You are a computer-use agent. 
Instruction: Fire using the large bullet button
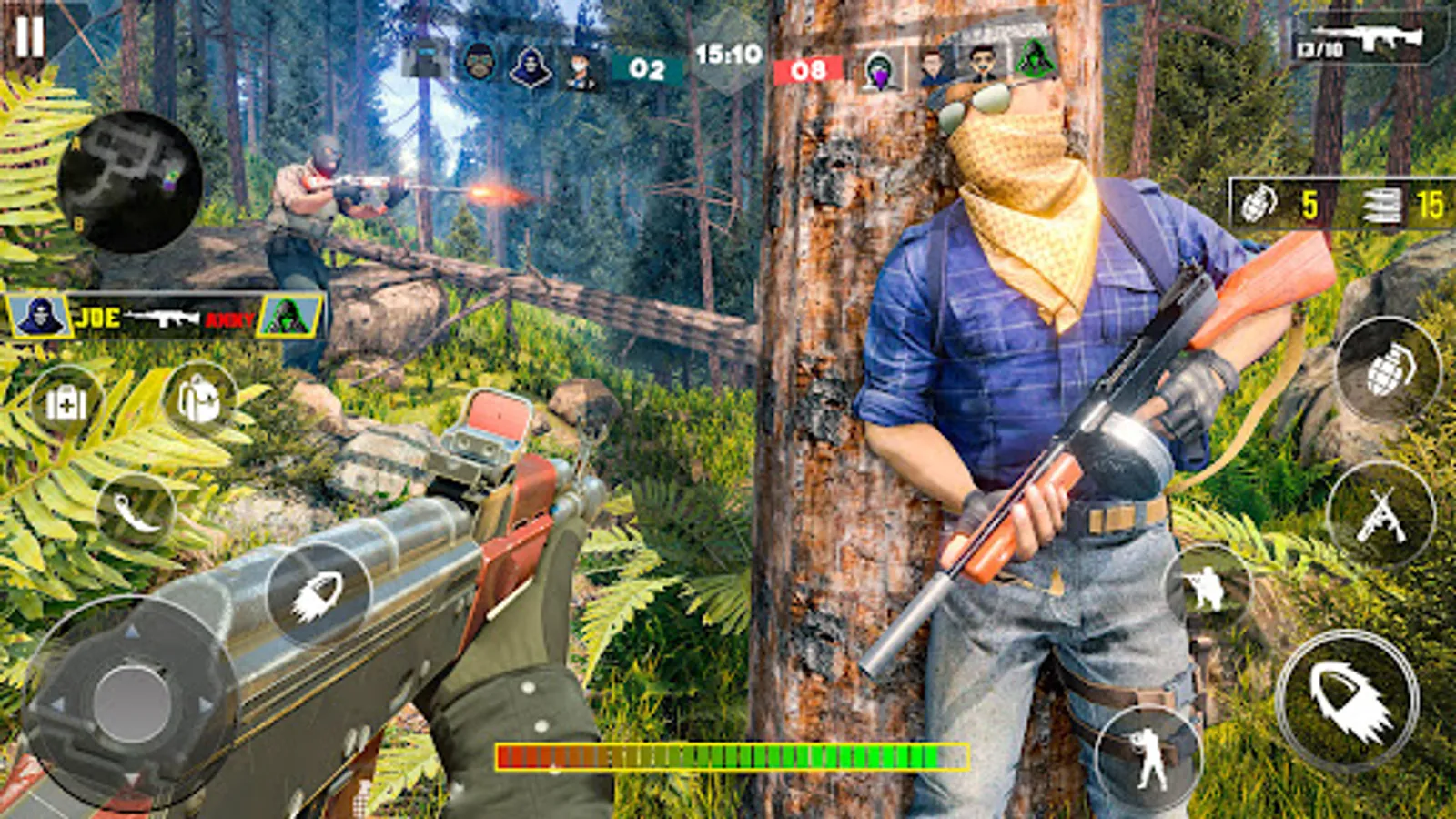click(x=1349, y=701)
